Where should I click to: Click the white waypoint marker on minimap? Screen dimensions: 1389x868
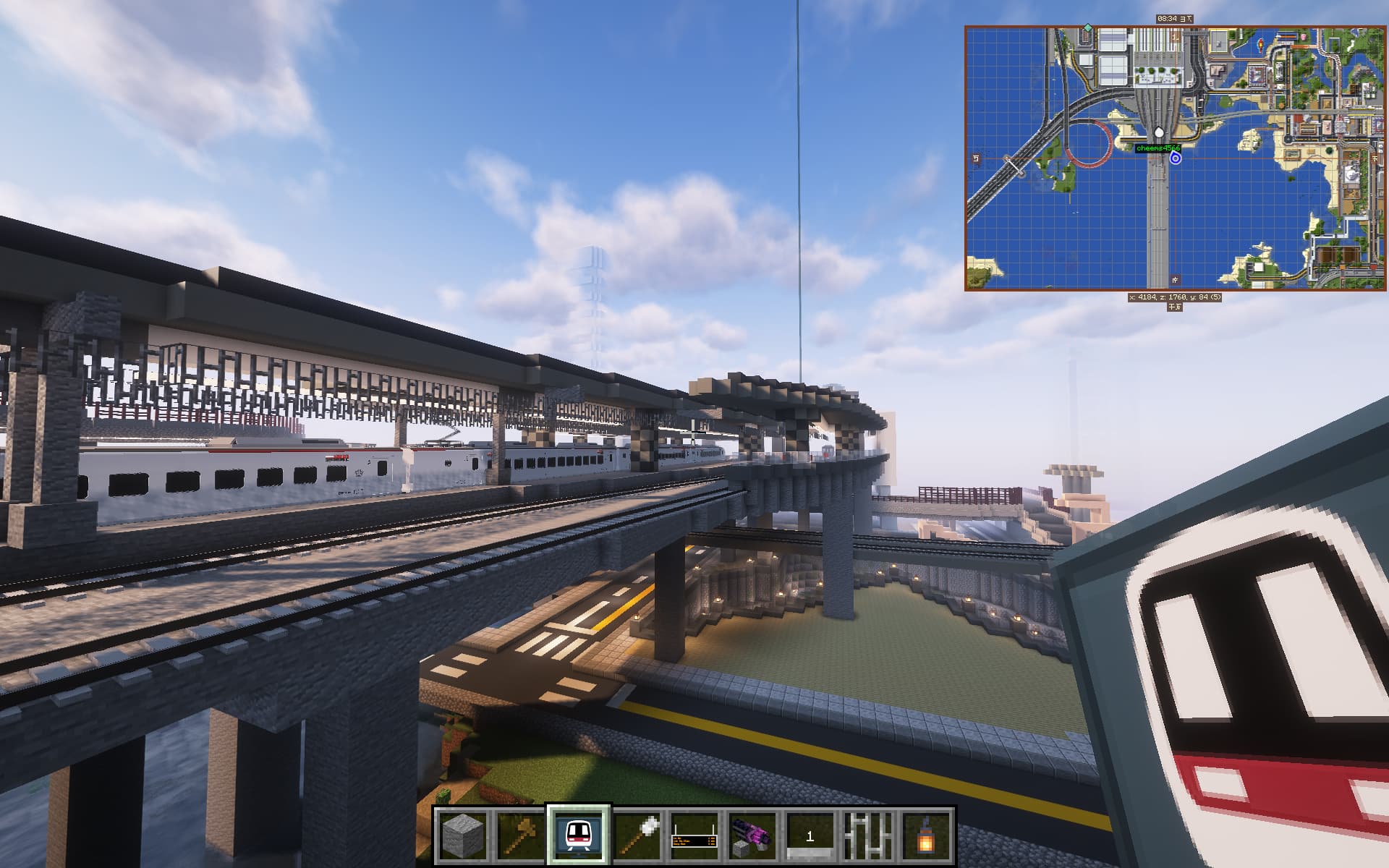click(1159, 132)
